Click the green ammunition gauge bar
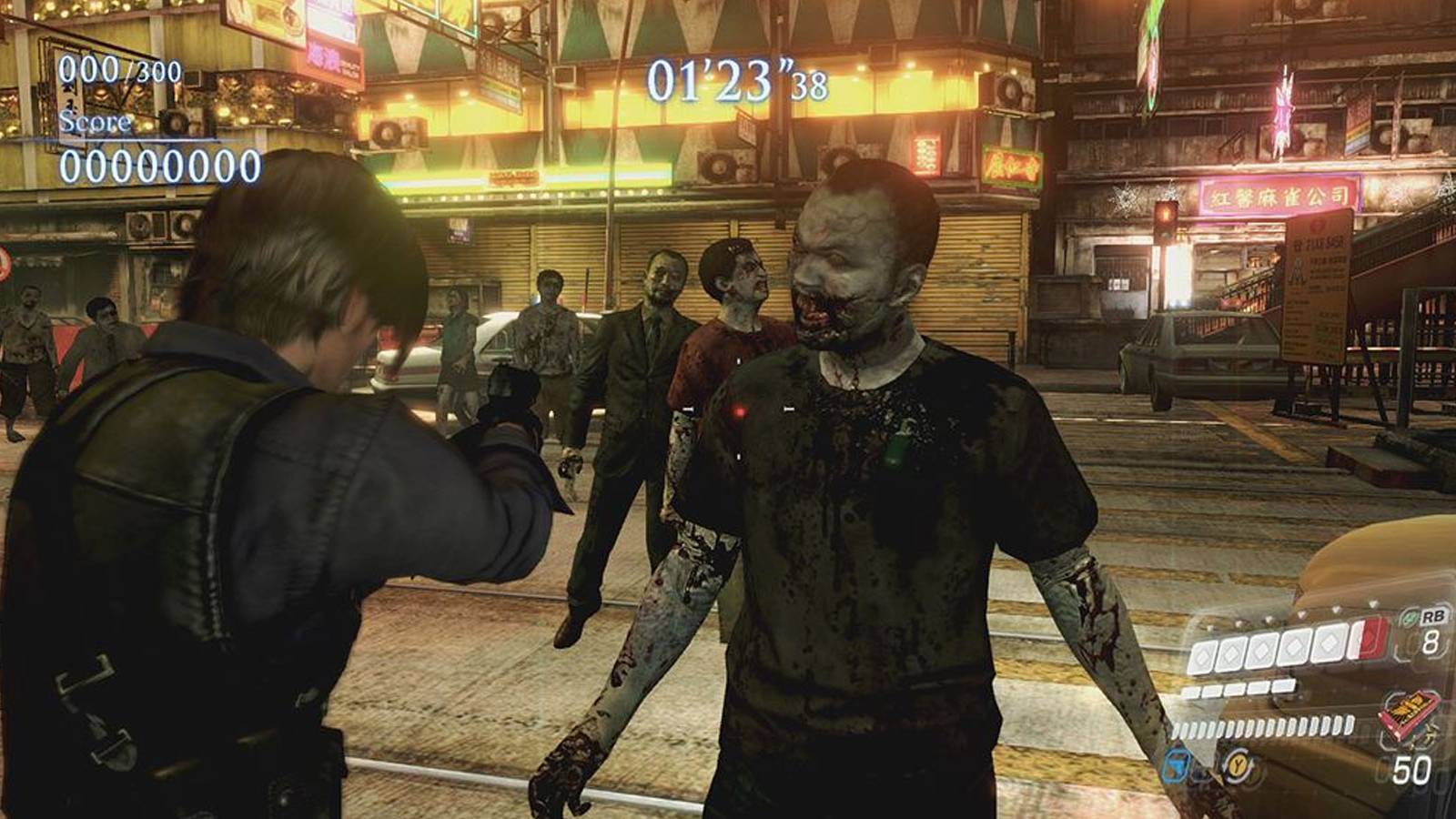This screenshot has width=1456, height=819. (1262, 727)
